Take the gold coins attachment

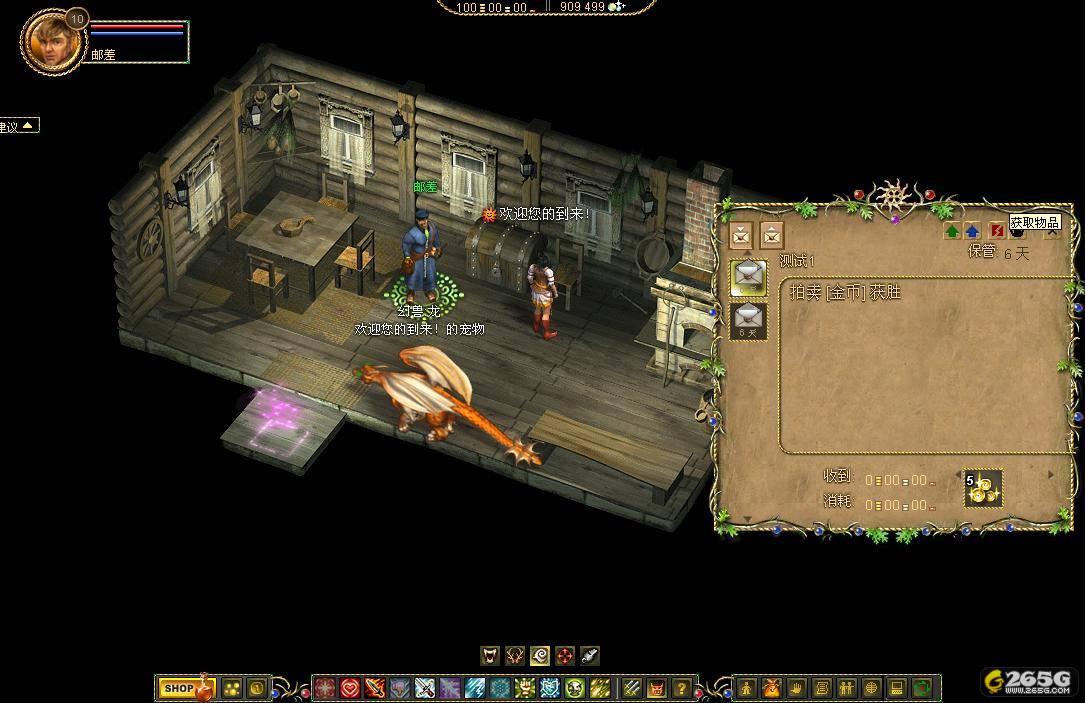coord(982,489)
